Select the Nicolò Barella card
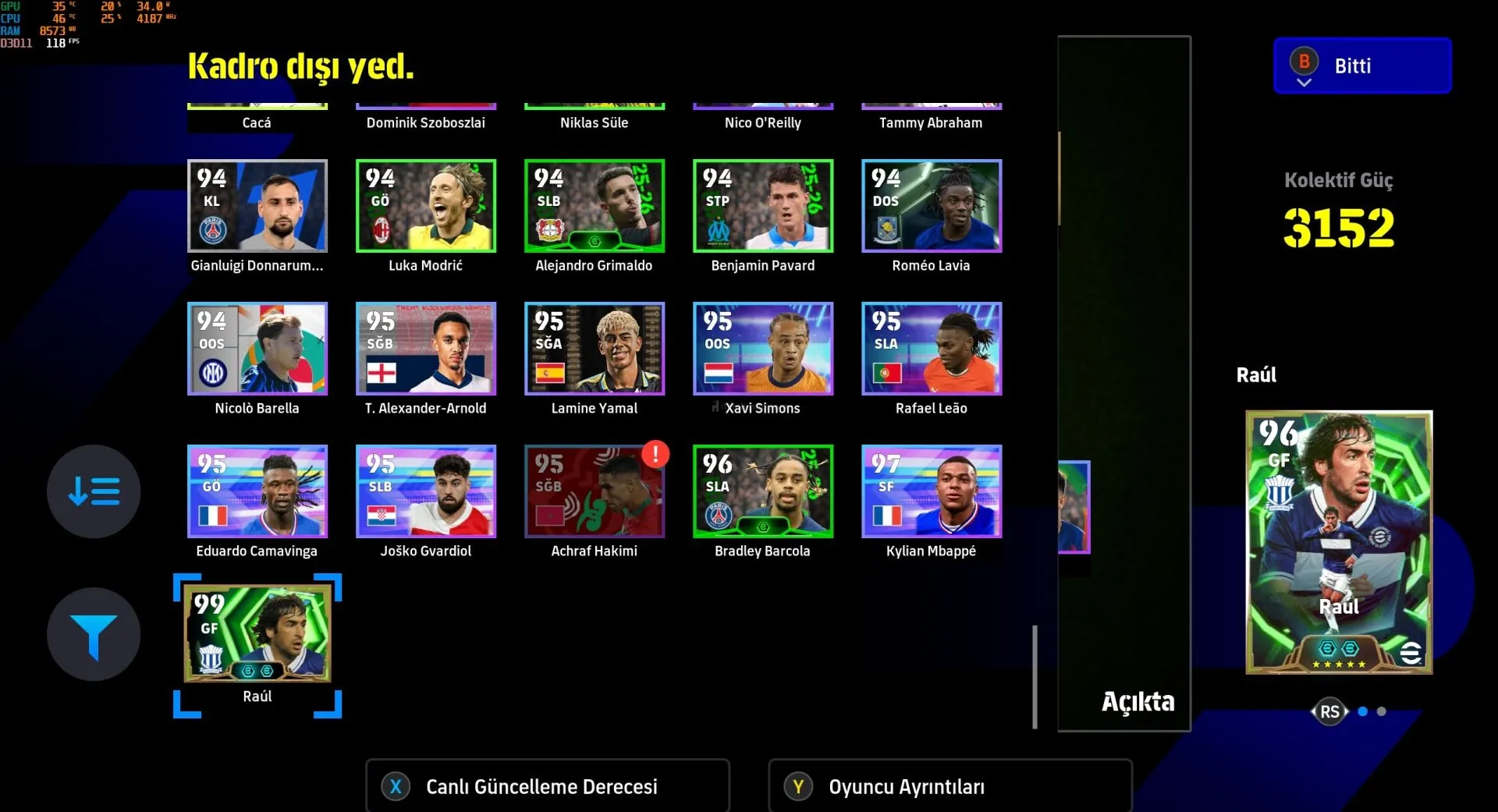The image size is (1498, 812). click(x=257, y=349)
